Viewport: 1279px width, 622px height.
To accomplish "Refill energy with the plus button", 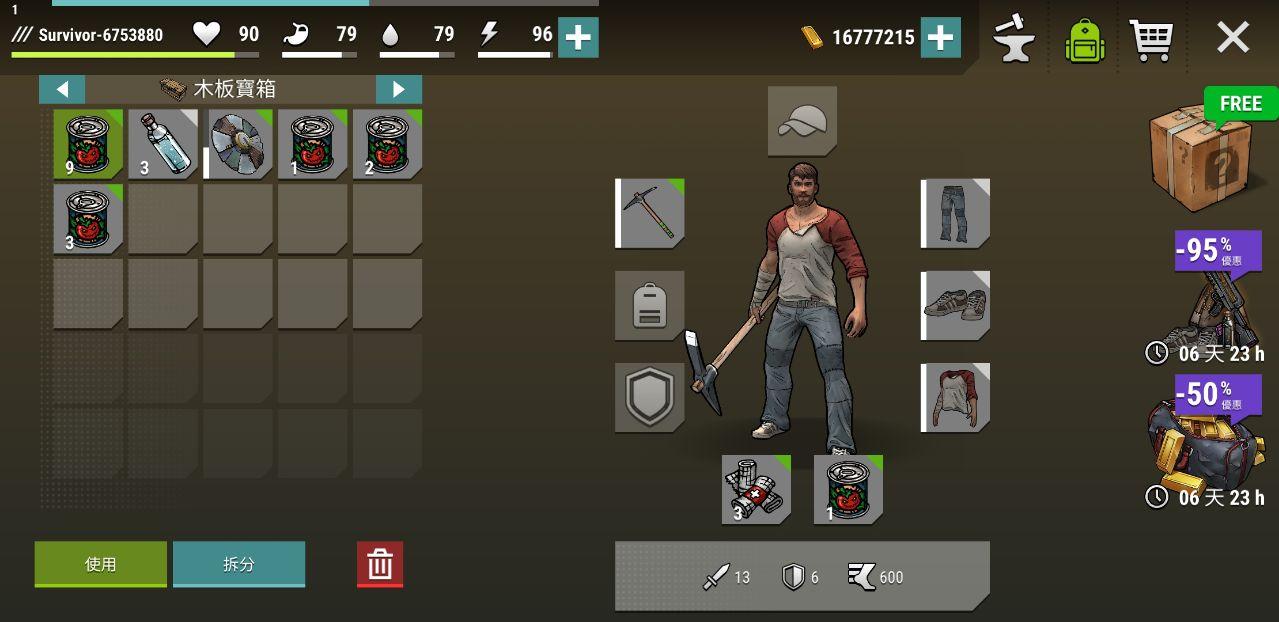I will 578,38.
